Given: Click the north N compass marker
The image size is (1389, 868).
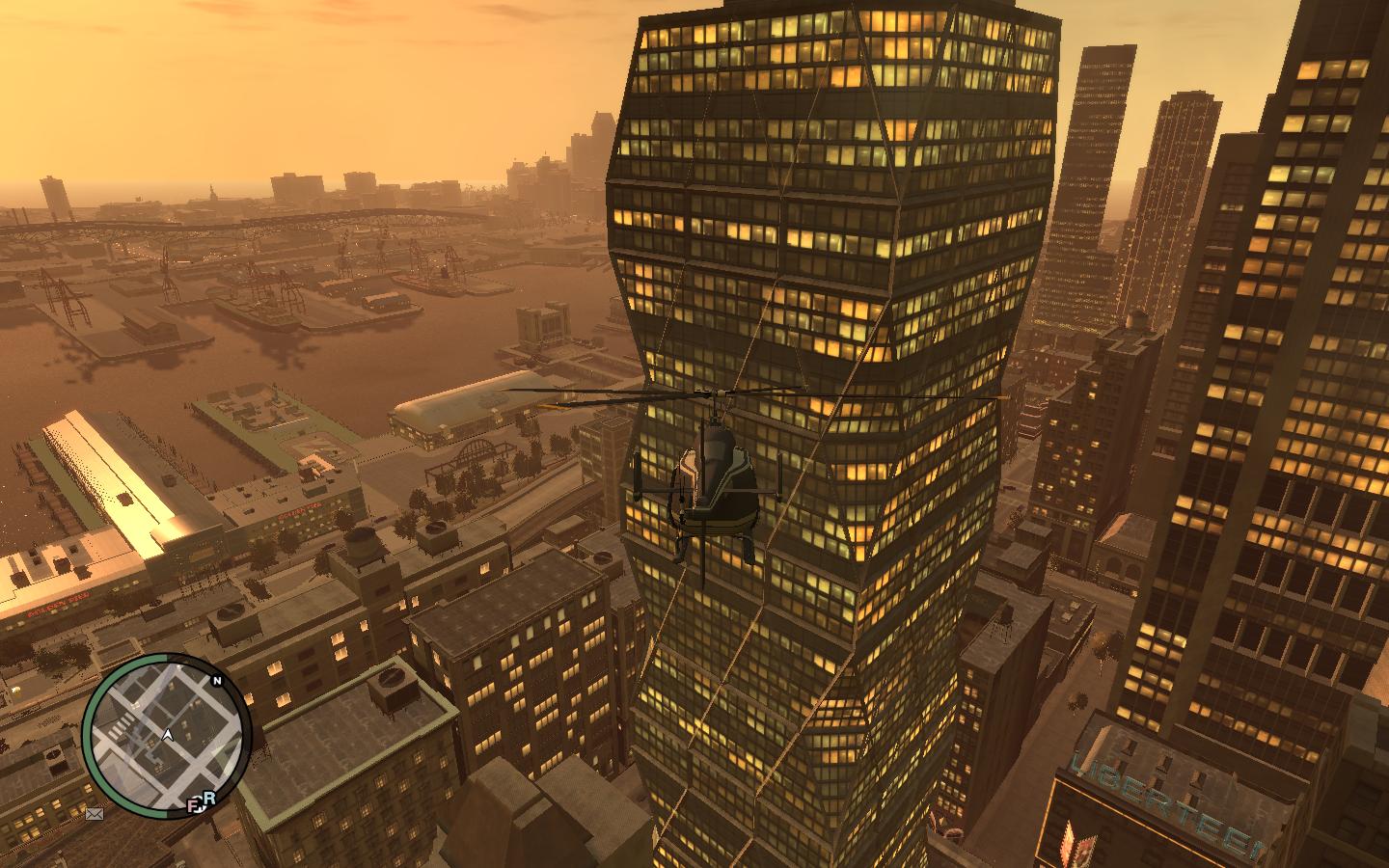Looking at the screenshot, I should click(217, 681).
